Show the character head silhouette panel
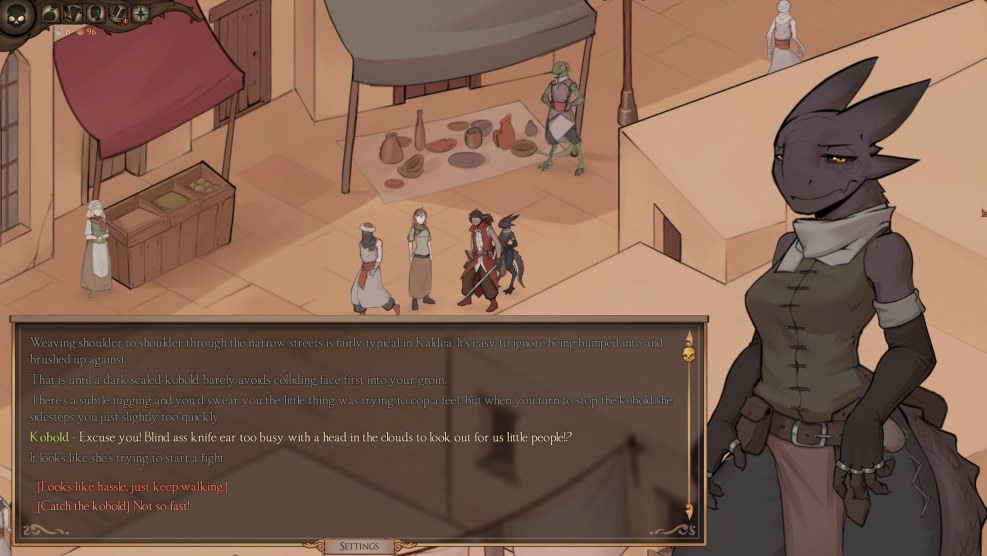Screen dimensions: 987x556 point(96,13)
